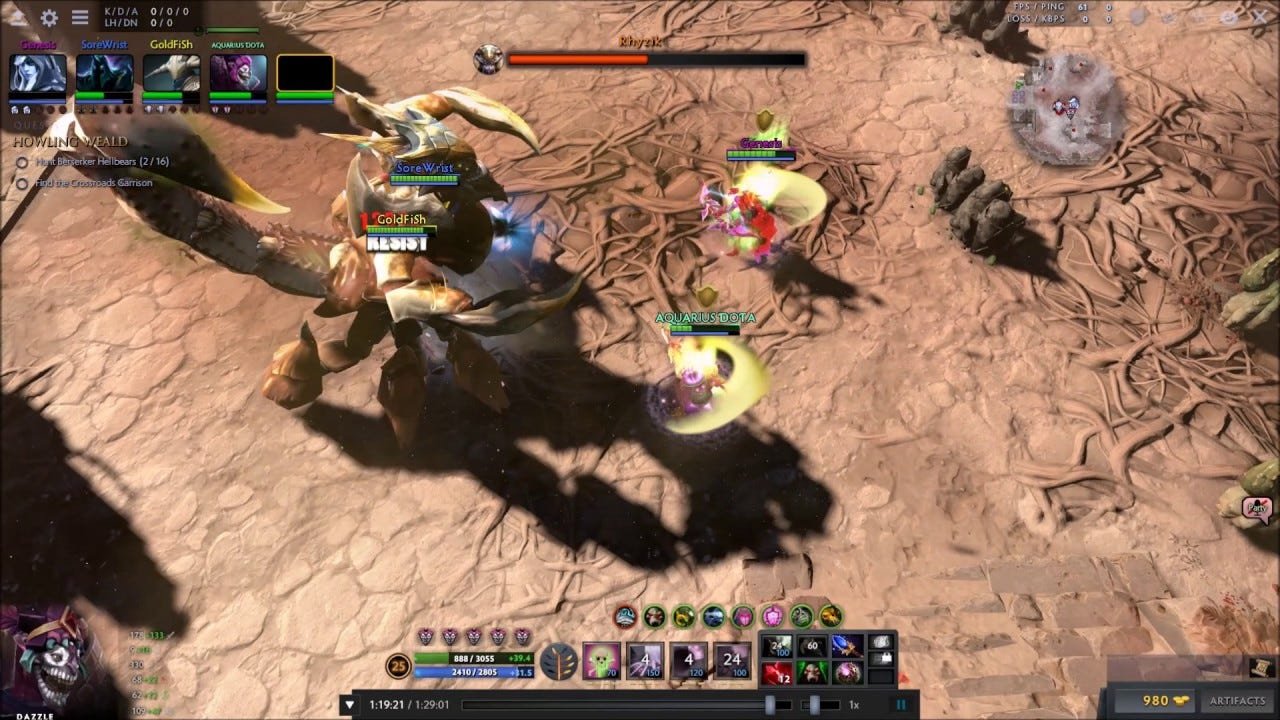Cast the Shallow Grave ability
The width and height of the screenshot is (1280, 720).
[x=644, y=660]
